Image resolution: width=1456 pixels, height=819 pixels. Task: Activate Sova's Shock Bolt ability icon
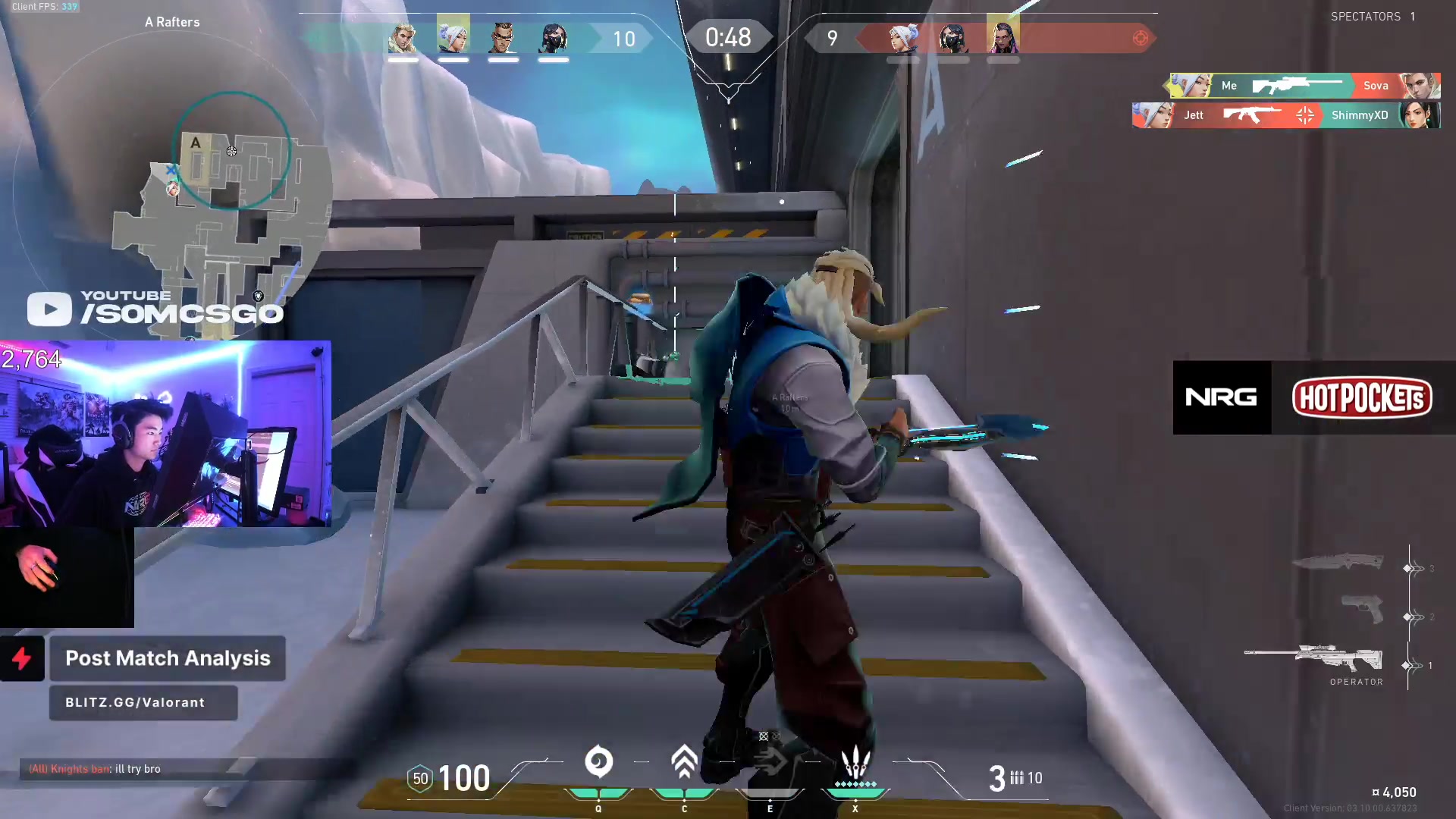pos(598,762)
